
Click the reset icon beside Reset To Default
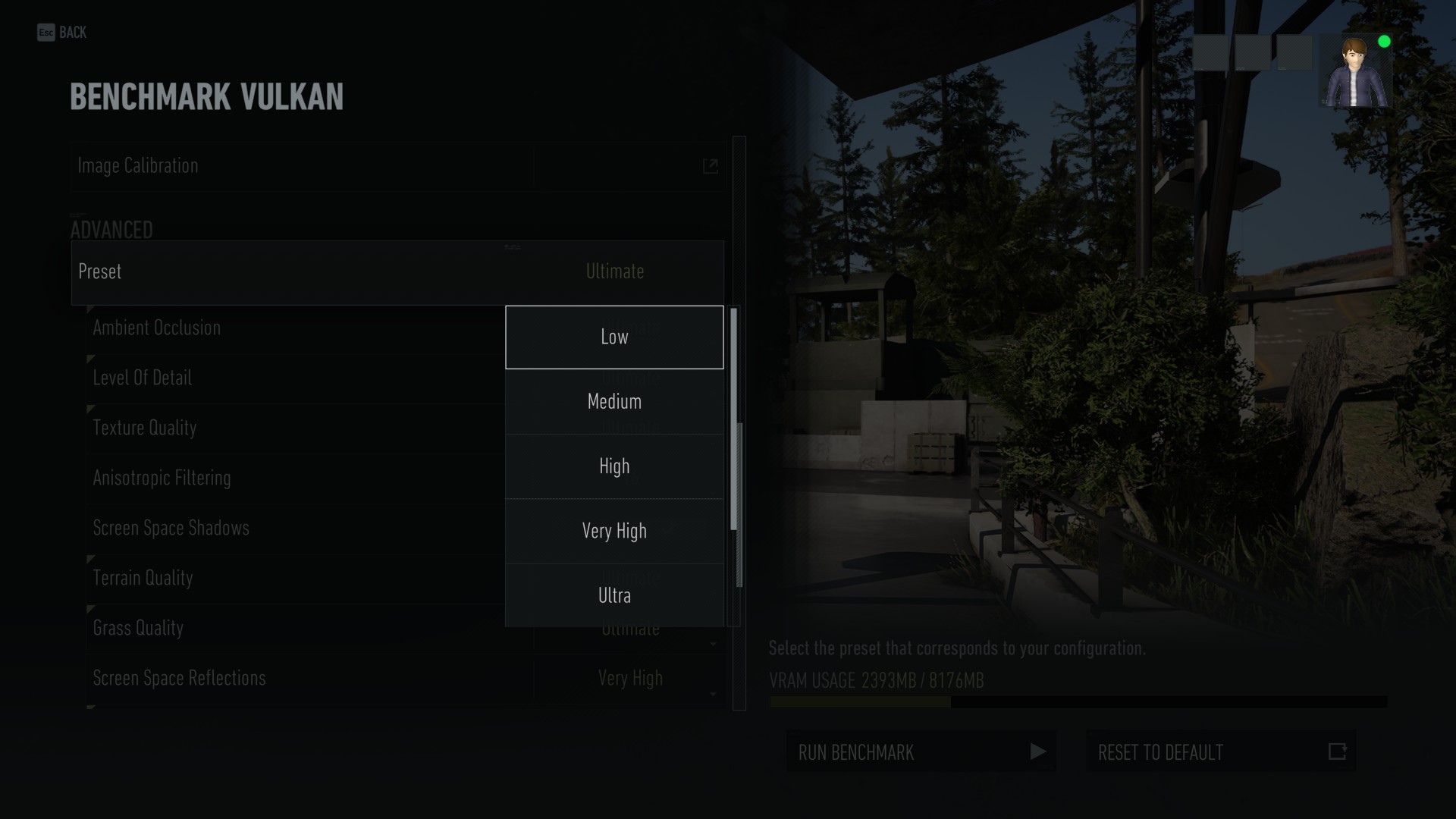(1337, 752)
